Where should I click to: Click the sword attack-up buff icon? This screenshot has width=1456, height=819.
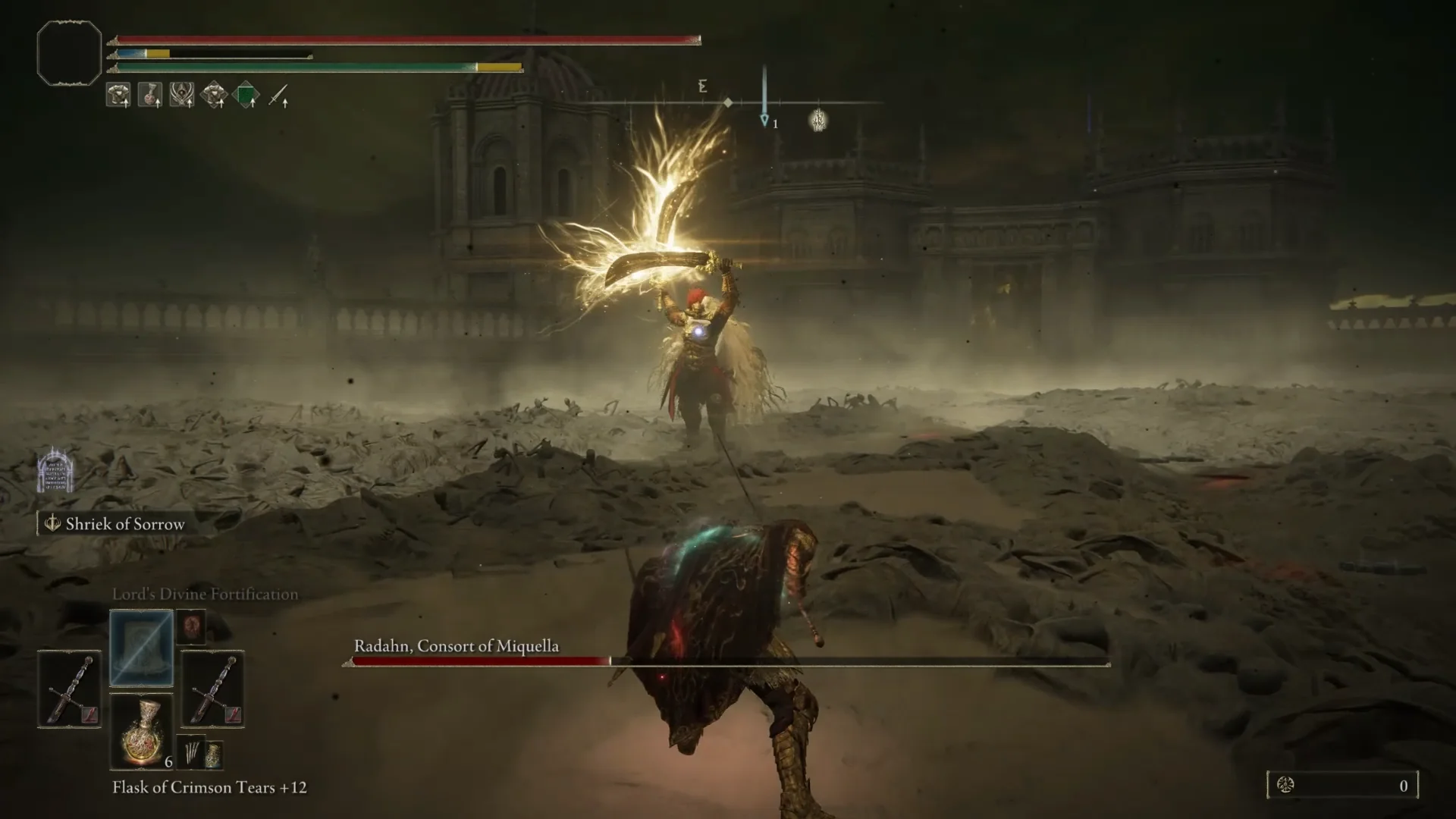click(x=278, y=96)
